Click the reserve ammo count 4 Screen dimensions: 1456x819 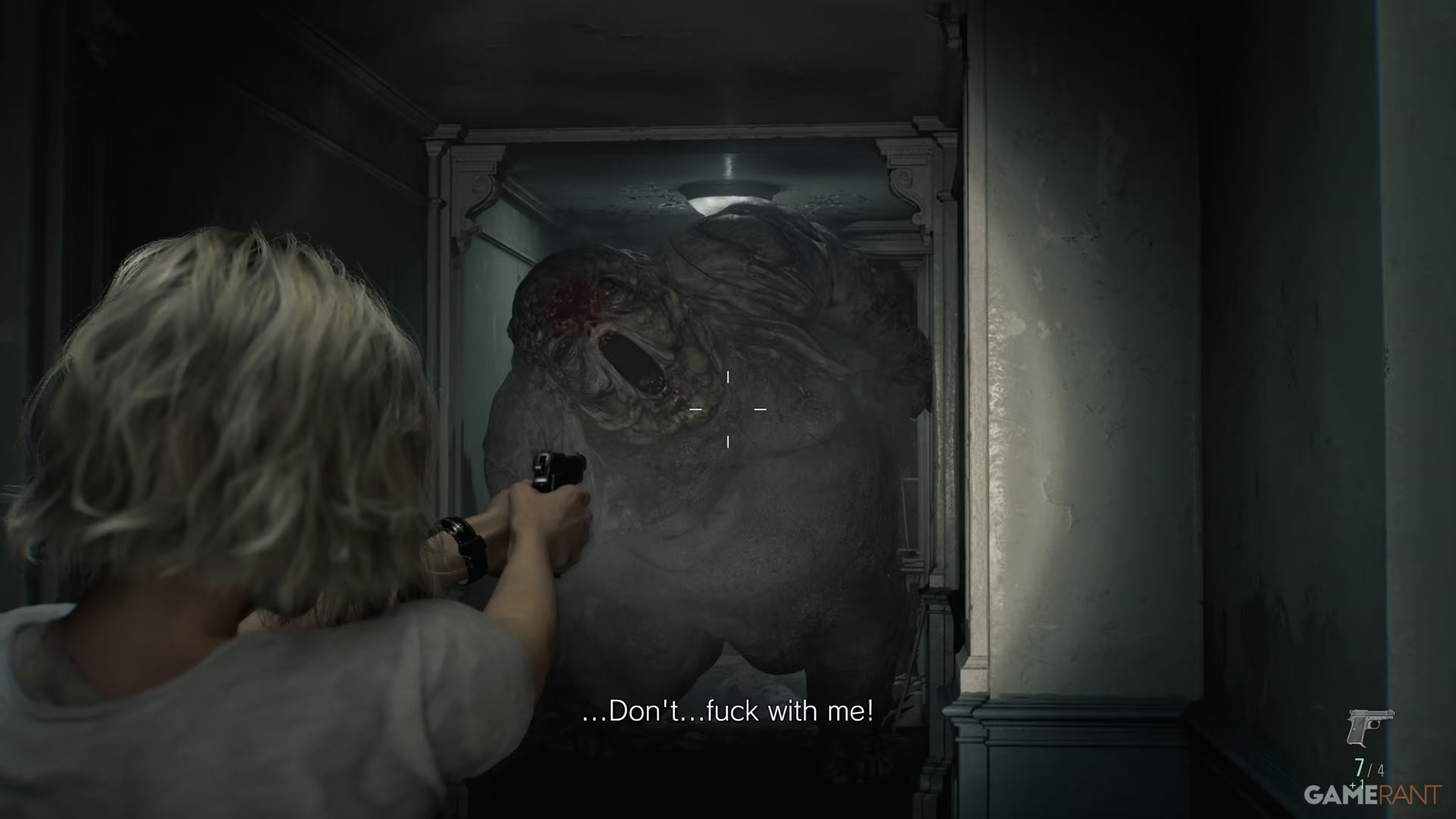pyautogui.click(x=1381, y=771)
